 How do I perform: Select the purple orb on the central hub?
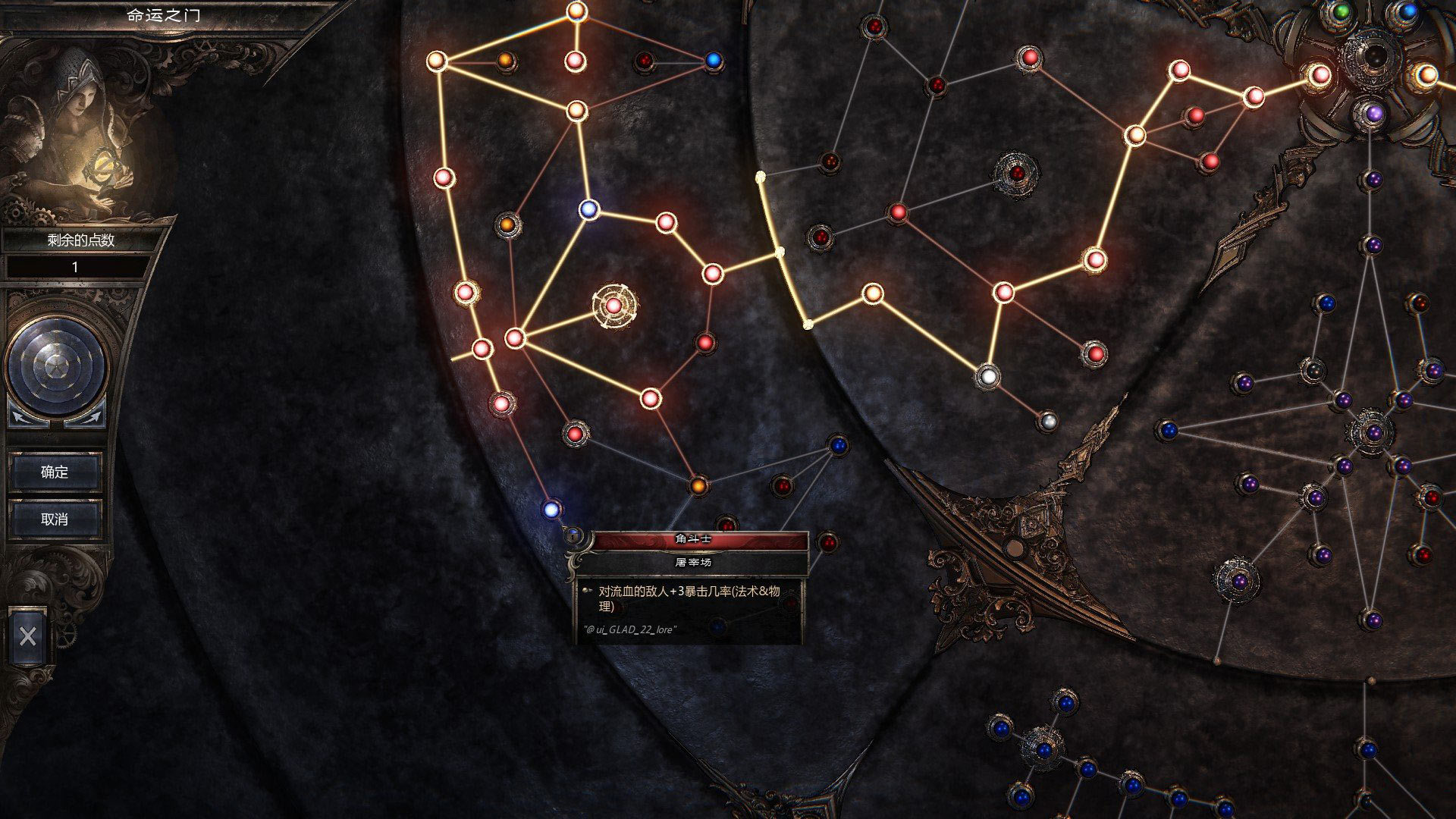click(1374, 115)
